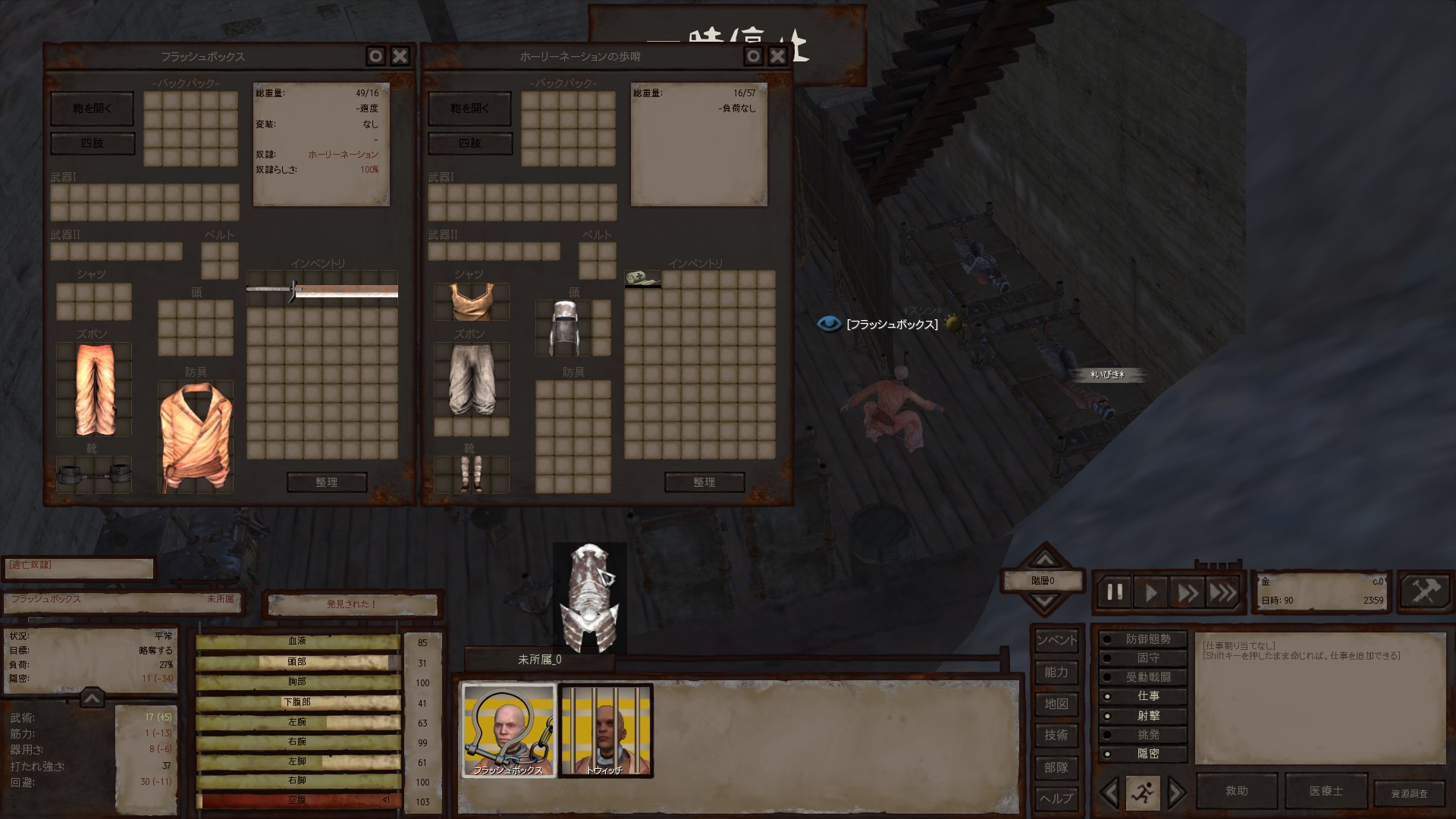Open the build menu hammer icon

coord(1424,591)
